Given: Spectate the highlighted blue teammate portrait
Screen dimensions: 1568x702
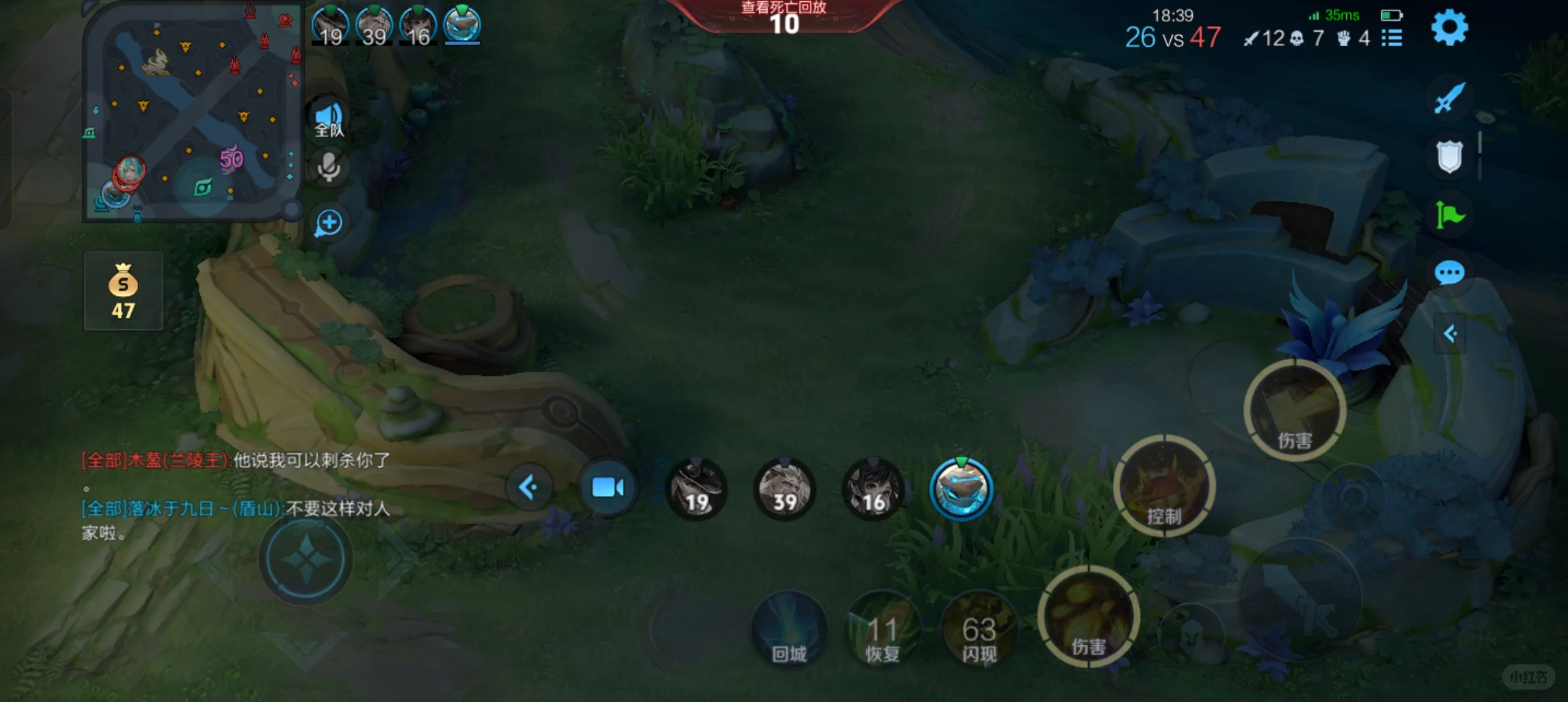Looking at the screenshot, I should pyautogui.click(x=961, y=490).
